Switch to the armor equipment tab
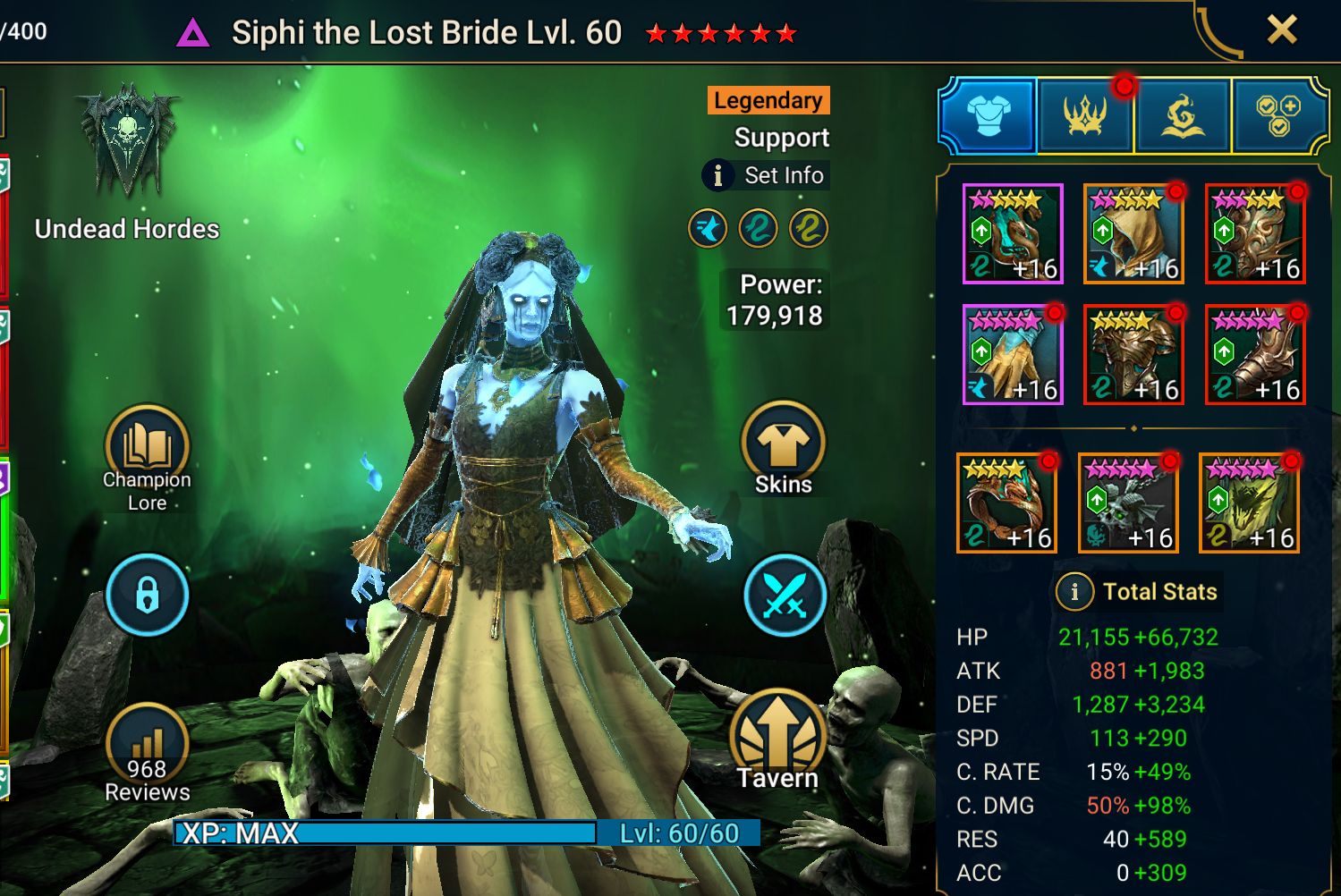This screenshot has width=1341, height=896. tap(989, 116)
